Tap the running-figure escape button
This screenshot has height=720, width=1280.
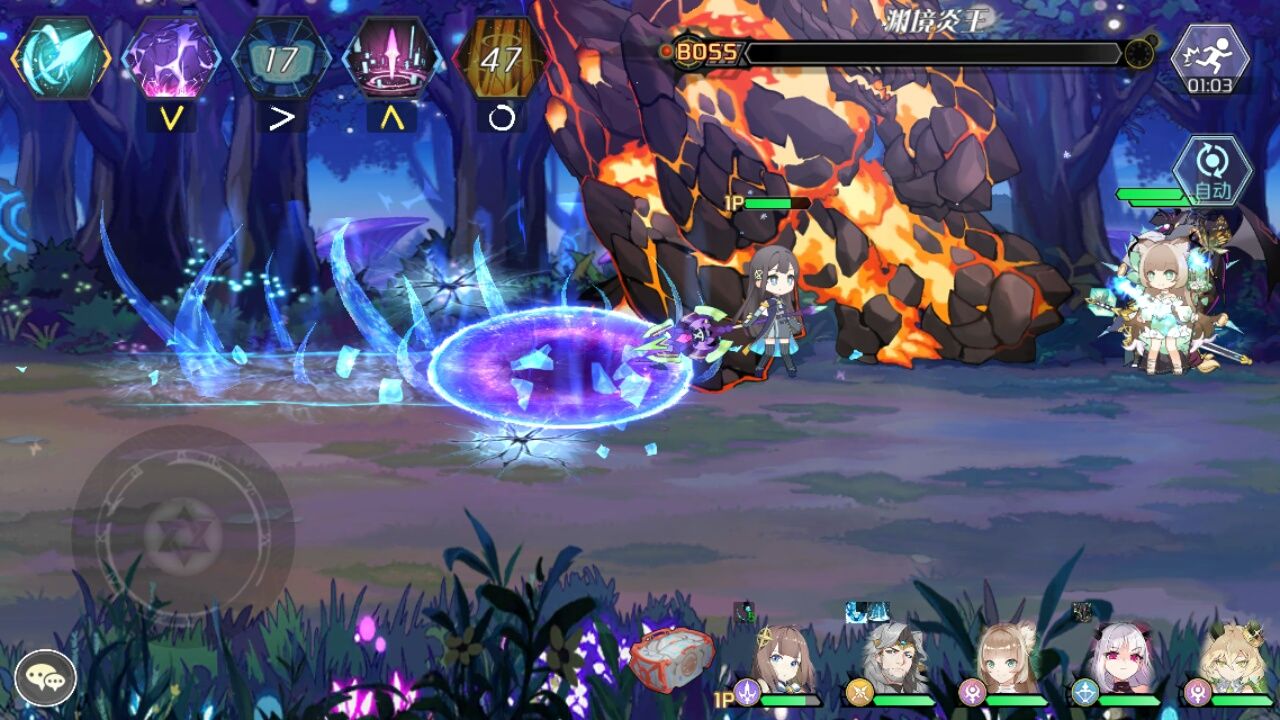point(1210,58)
